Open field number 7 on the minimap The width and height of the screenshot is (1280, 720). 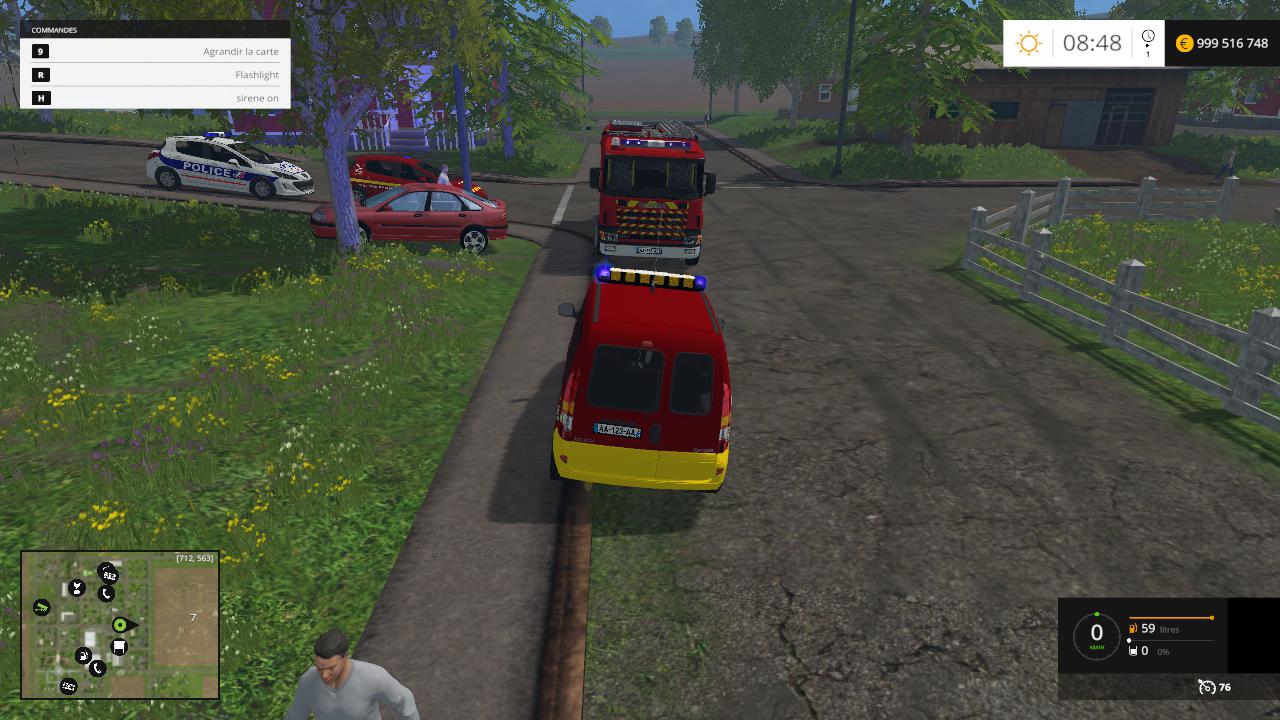pos(193,617)
